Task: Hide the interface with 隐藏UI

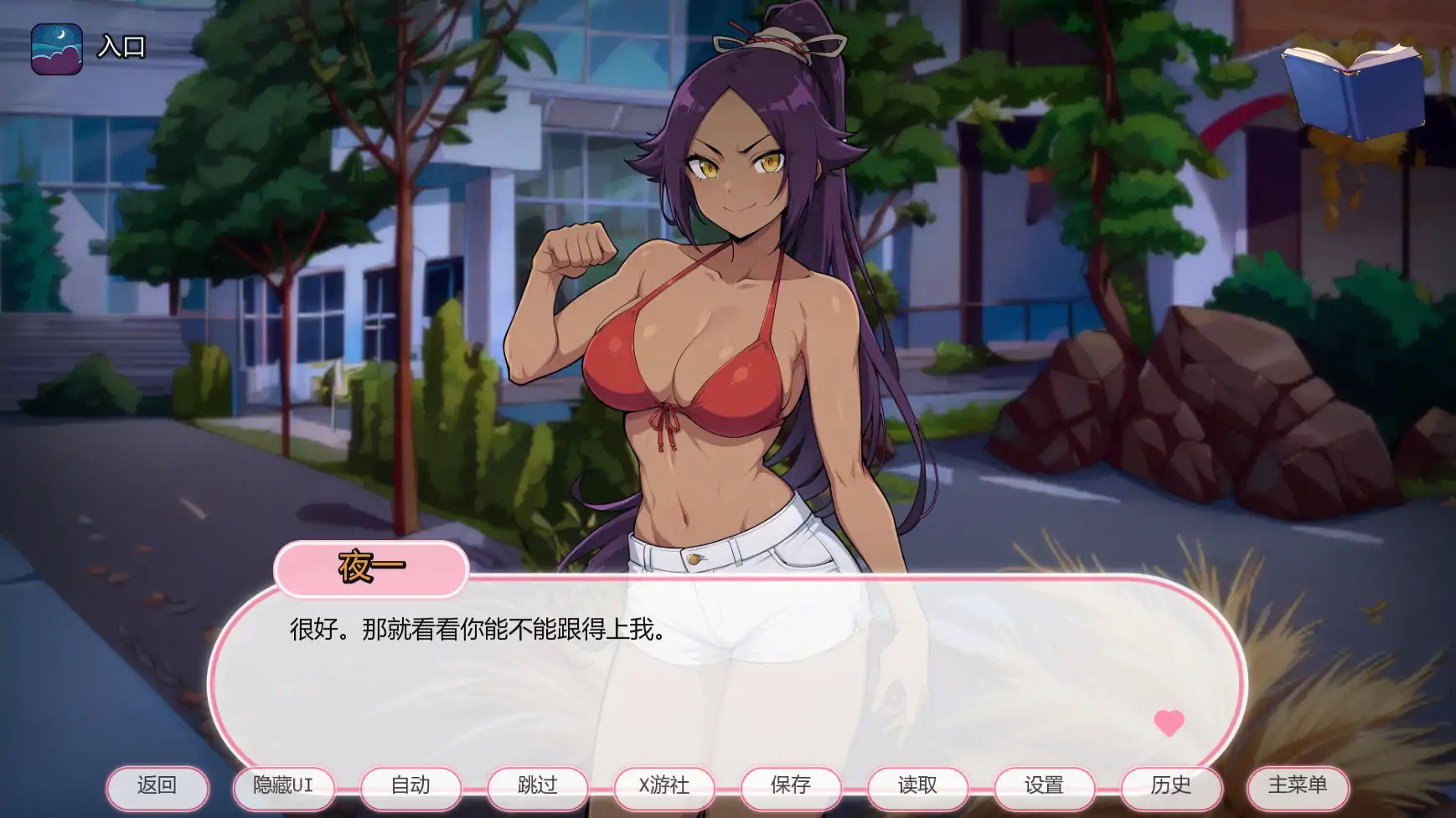Action: (x=283, y=787)
